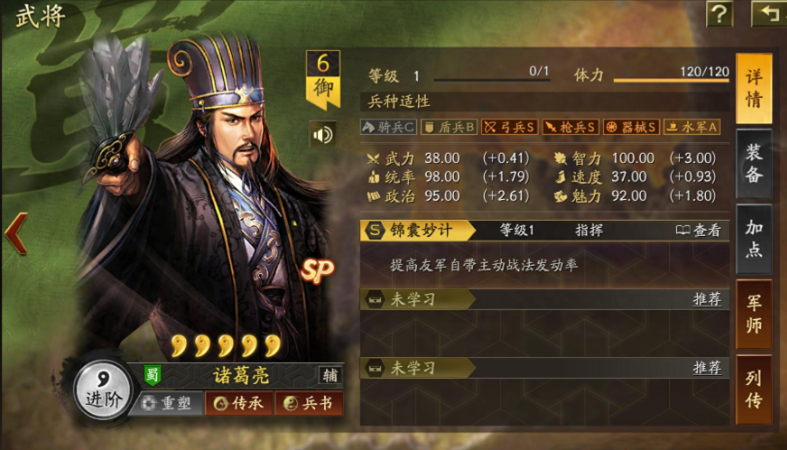The image size is (787, 450).
Task: Go back with the return arrow button
Action: click(769, 14)
